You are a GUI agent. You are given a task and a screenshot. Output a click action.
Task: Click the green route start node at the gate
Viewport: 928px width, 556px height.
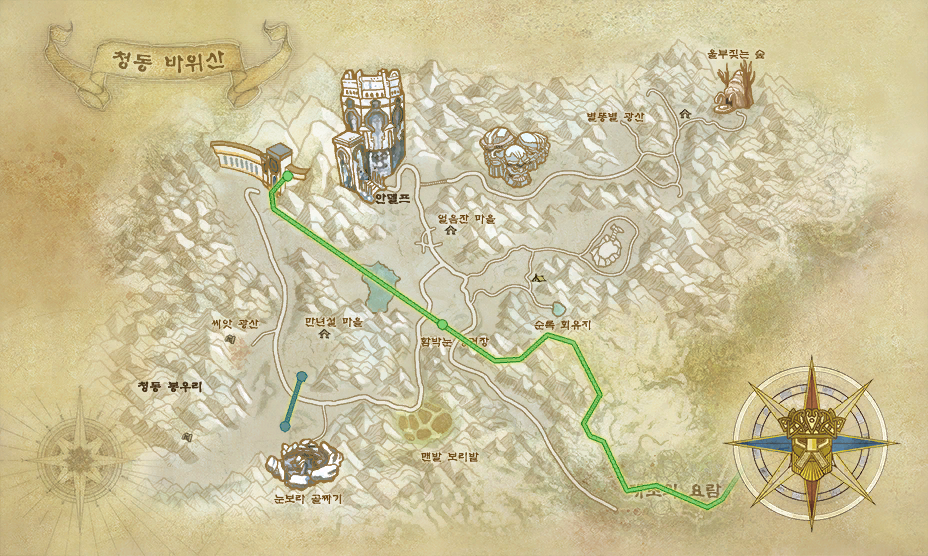point(288,176)
